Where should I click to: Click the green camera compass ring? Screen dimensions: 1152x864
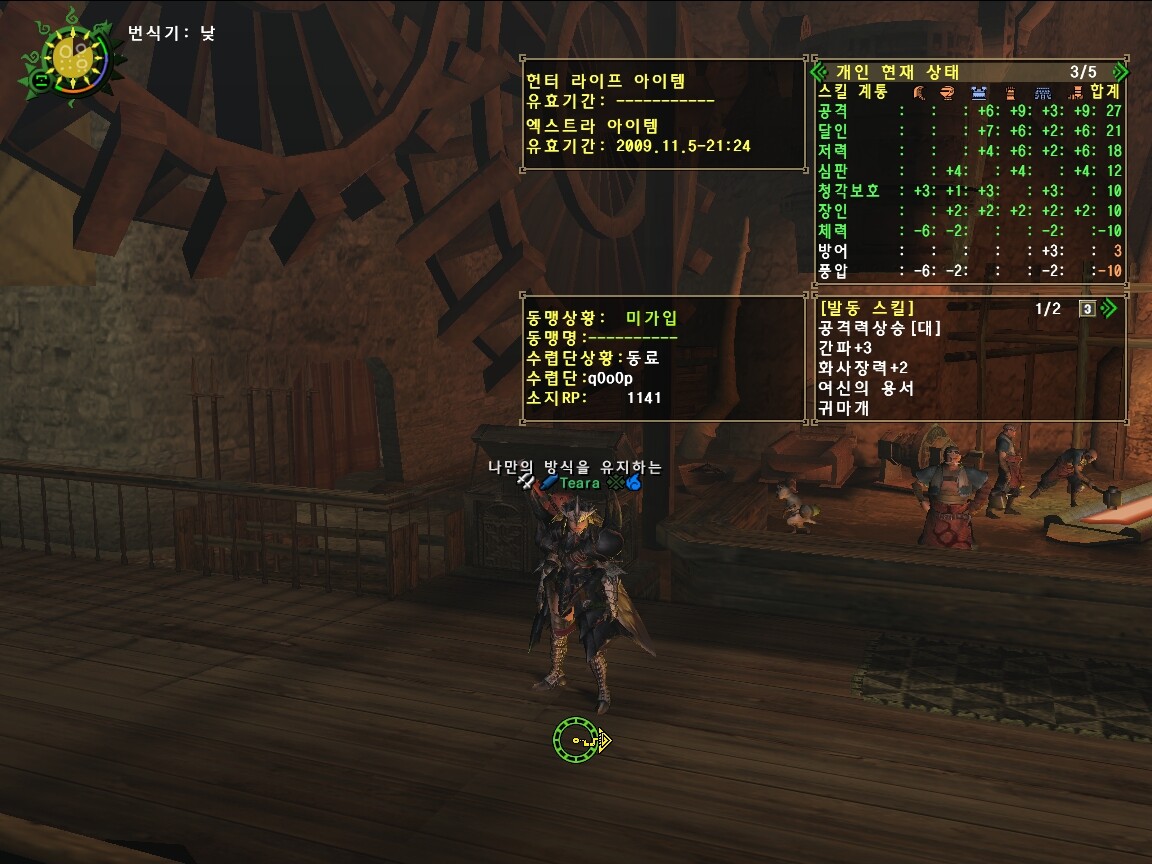[x=577, y=741]
